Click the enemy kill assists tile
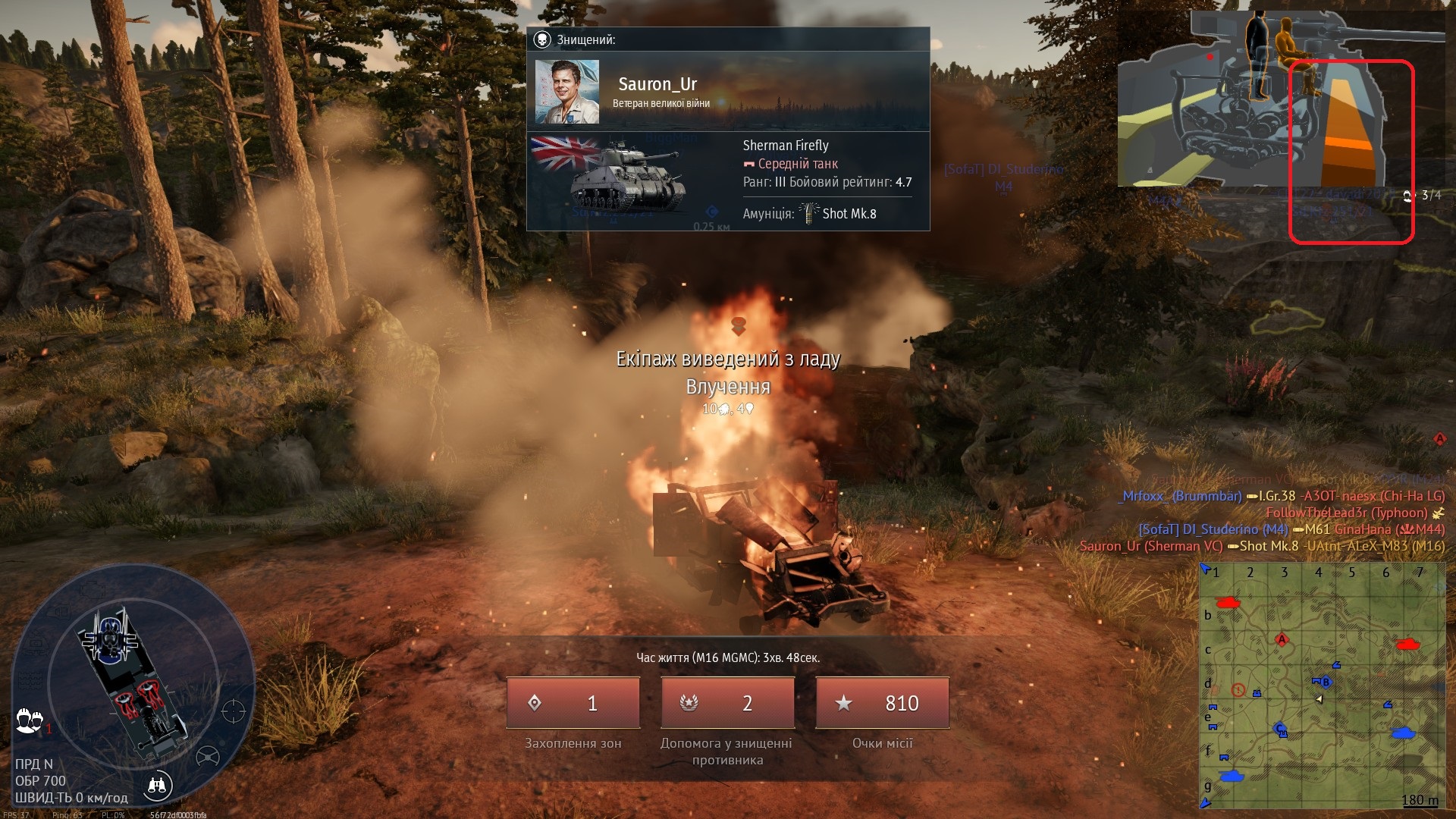The height and width of the screenshot is (819, 1456). point(727,703)
